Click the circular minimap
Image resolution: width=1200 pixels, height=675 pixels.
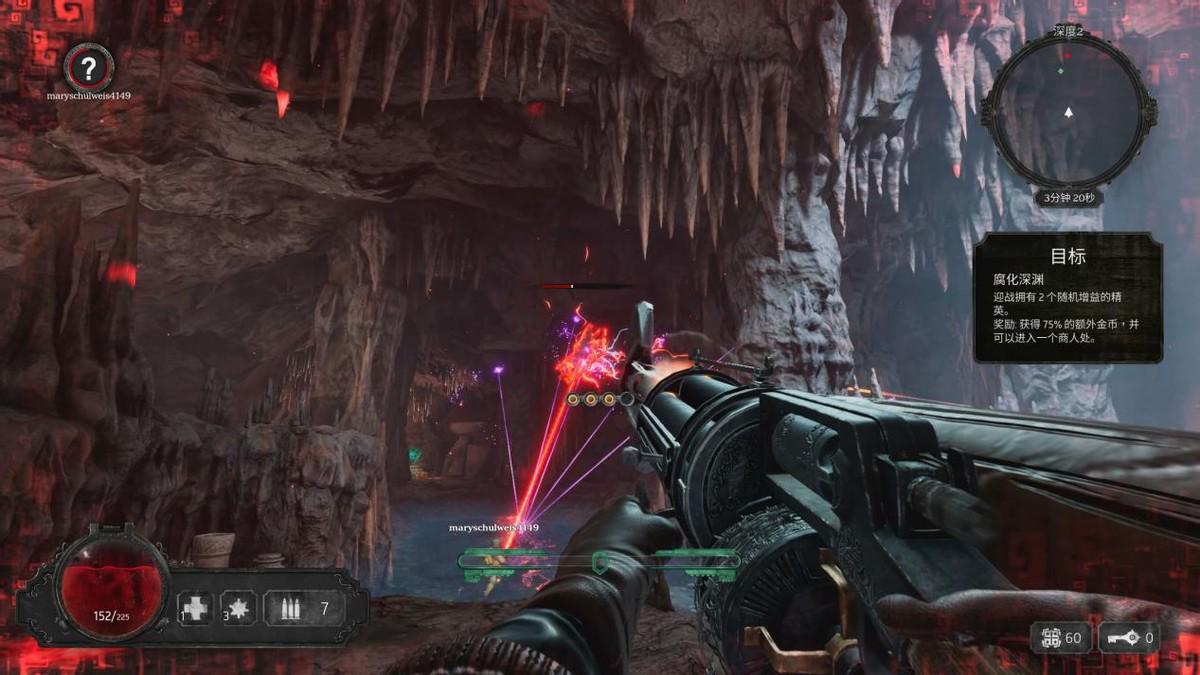tap(1068, 110)
